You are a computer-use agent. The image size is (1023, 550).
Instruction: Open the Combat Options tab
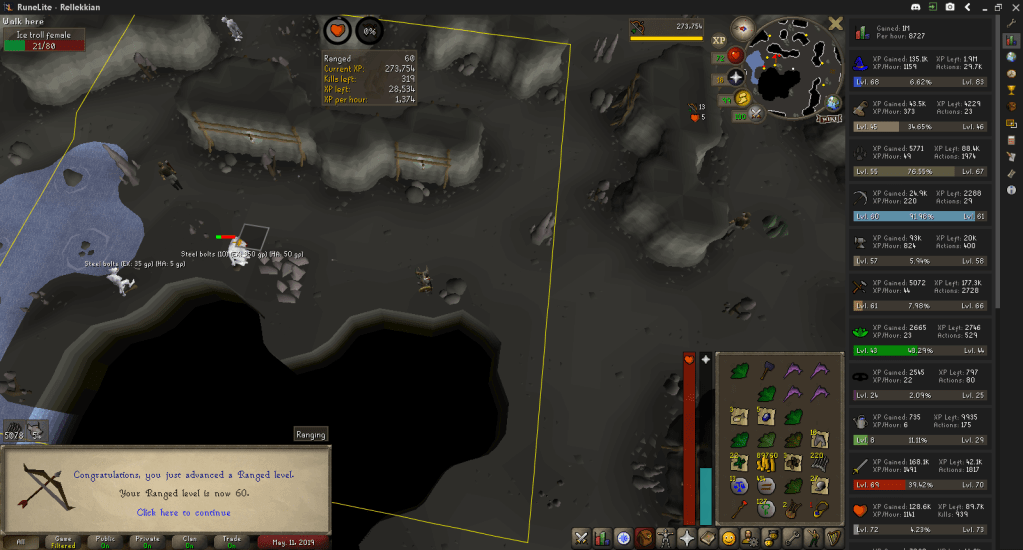pyautogui.click(x=582, y=538)
